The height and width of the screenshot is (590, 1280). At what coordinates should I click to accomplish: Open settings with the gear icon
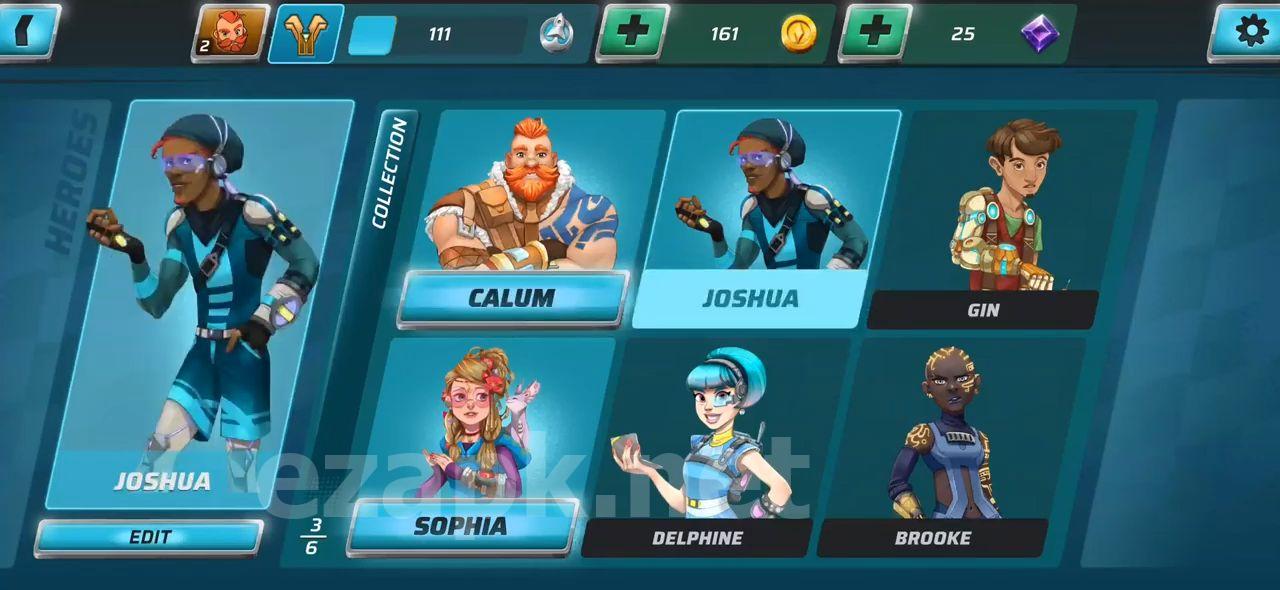click(1250, 31)
